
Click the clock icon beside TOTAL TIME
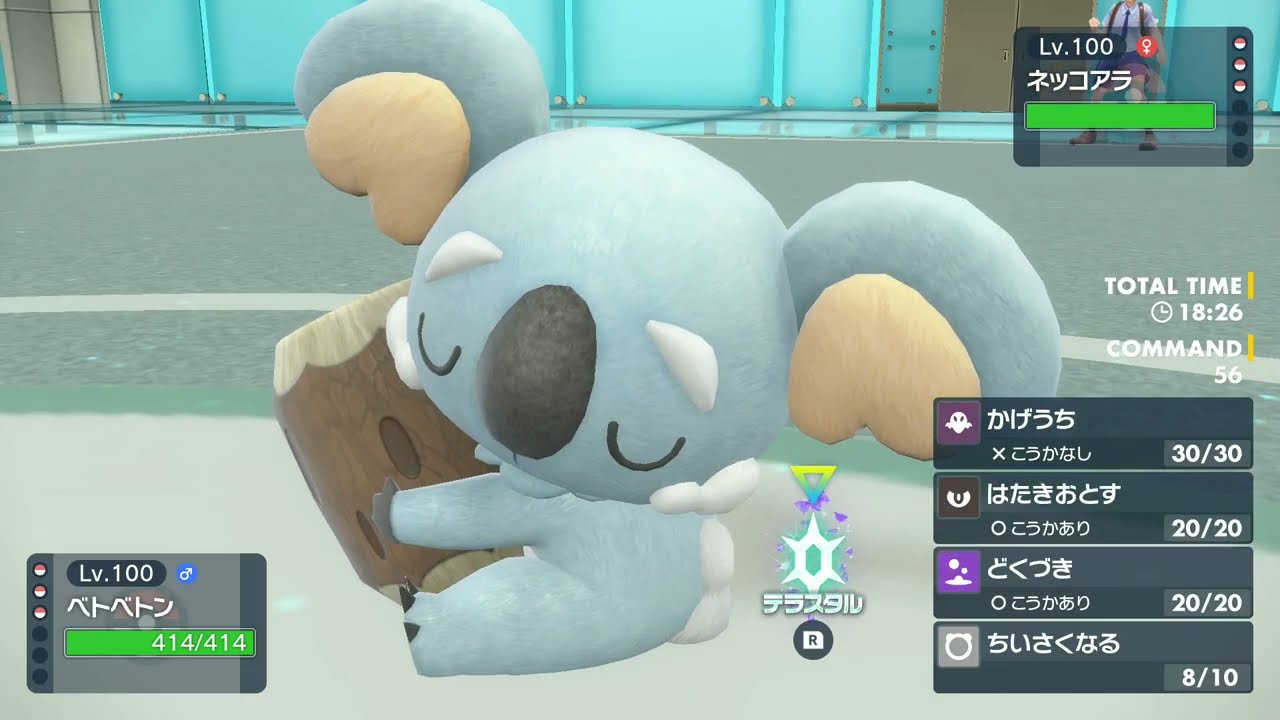click(x=1160, y=312)
